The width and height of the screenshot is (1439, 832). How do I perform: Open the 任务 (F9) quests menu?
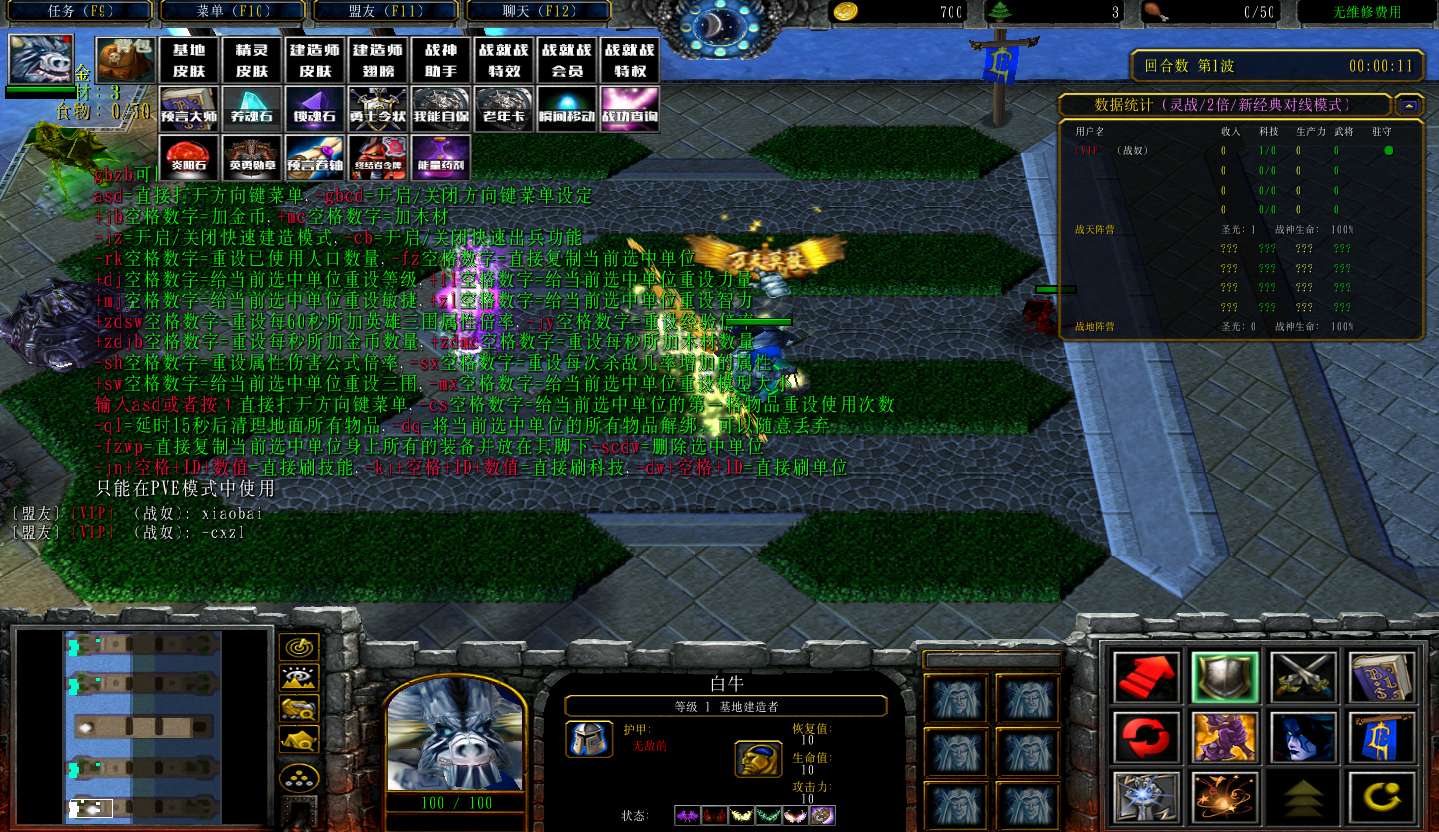click(x=76, y=12)
